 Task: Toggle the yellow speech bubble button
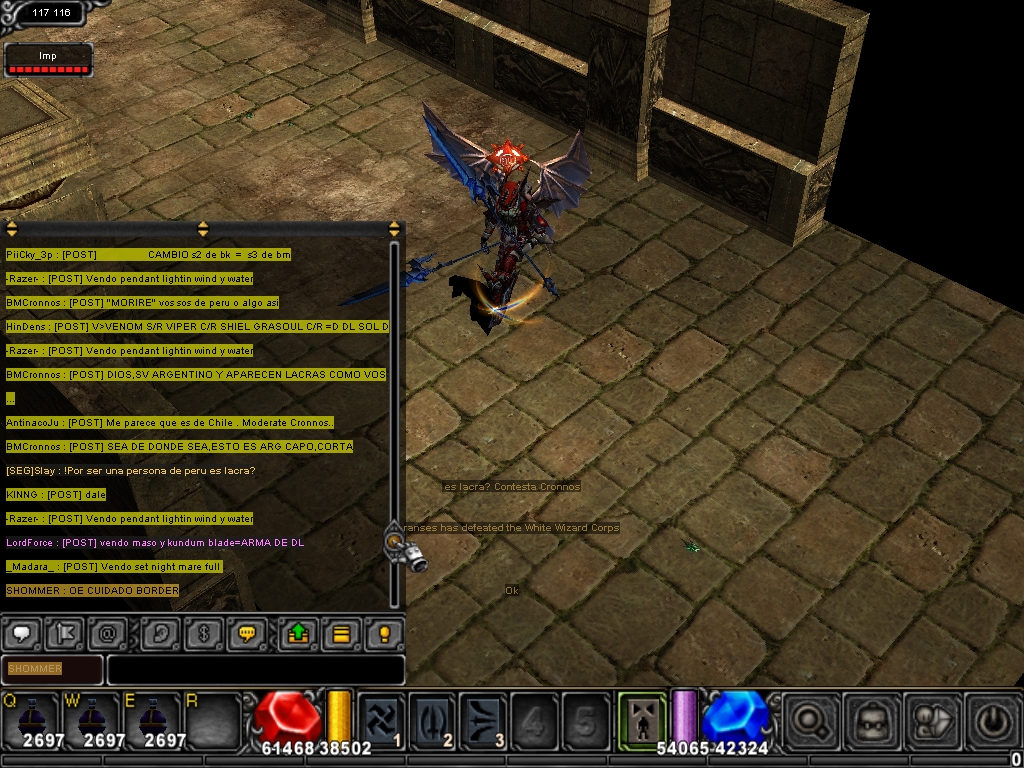point(246,633)
